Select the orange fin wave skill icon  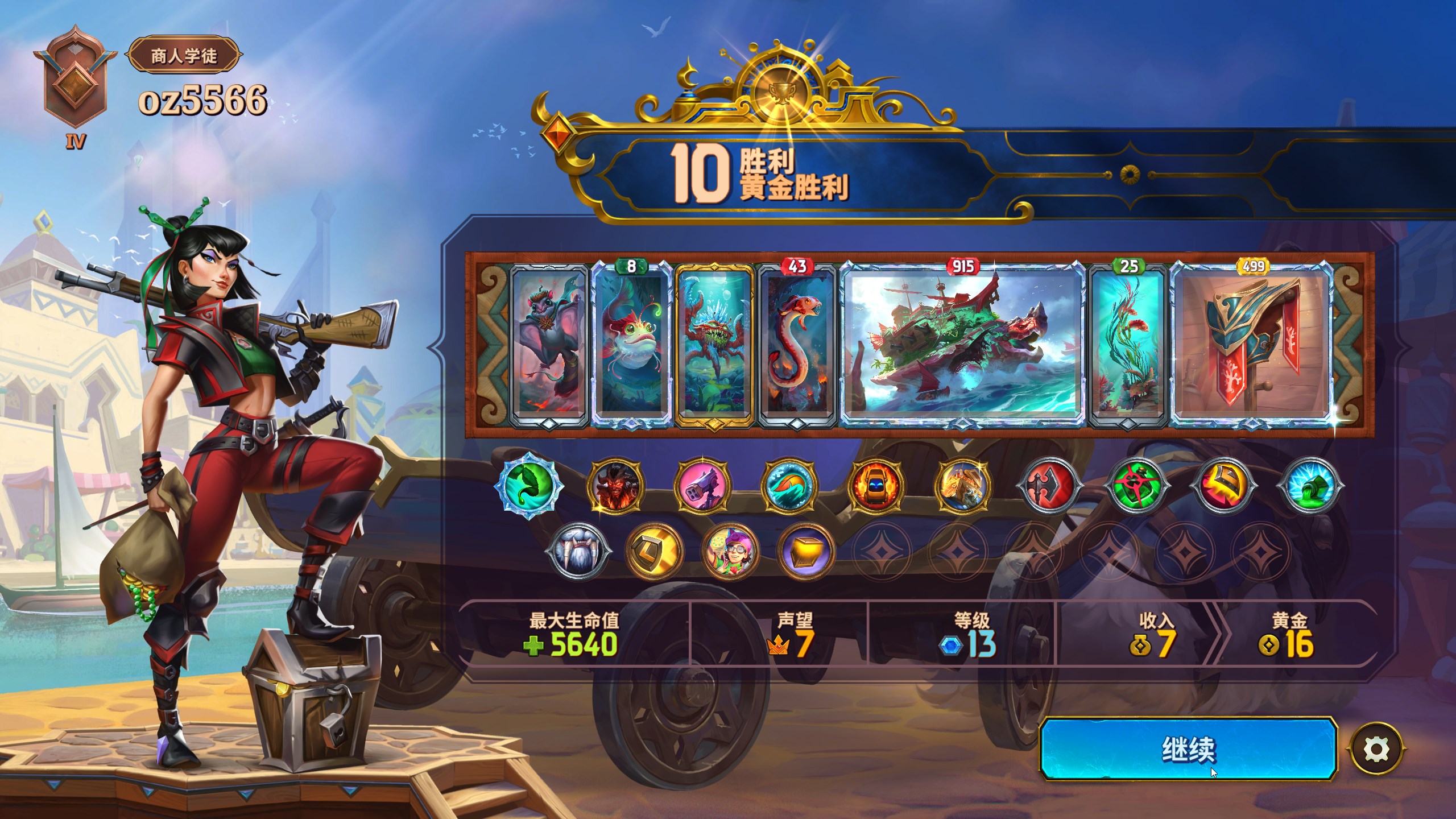[x=789, y=486]
